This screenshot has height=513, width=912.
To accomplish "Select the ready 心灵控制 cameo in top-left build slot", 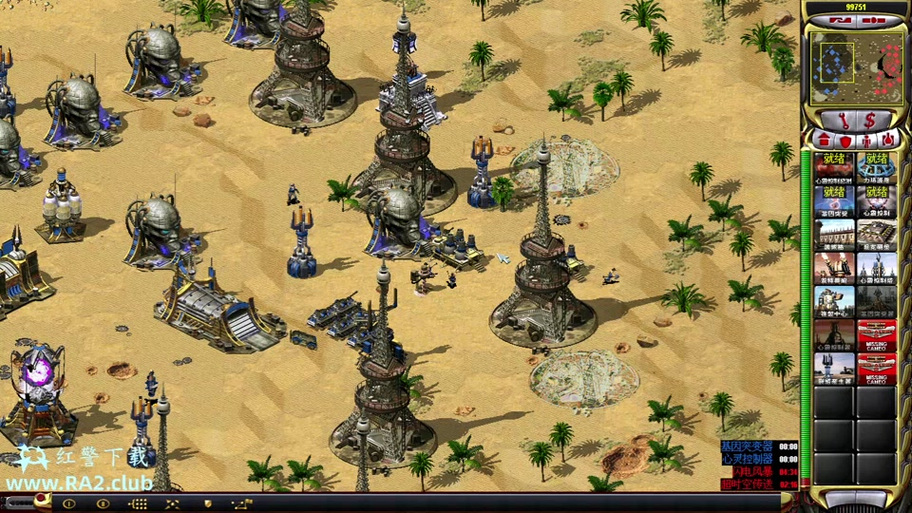I will pyautogui.click(x=834, y=166).
